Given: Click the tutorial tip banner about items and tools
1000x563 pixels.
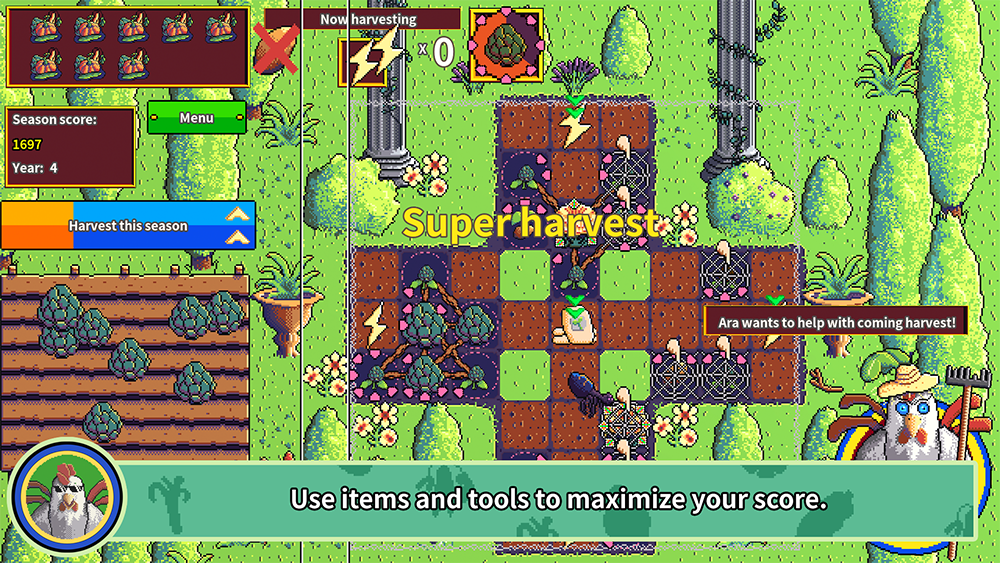Looking at the screenshot, I should [x=558, y=499].
